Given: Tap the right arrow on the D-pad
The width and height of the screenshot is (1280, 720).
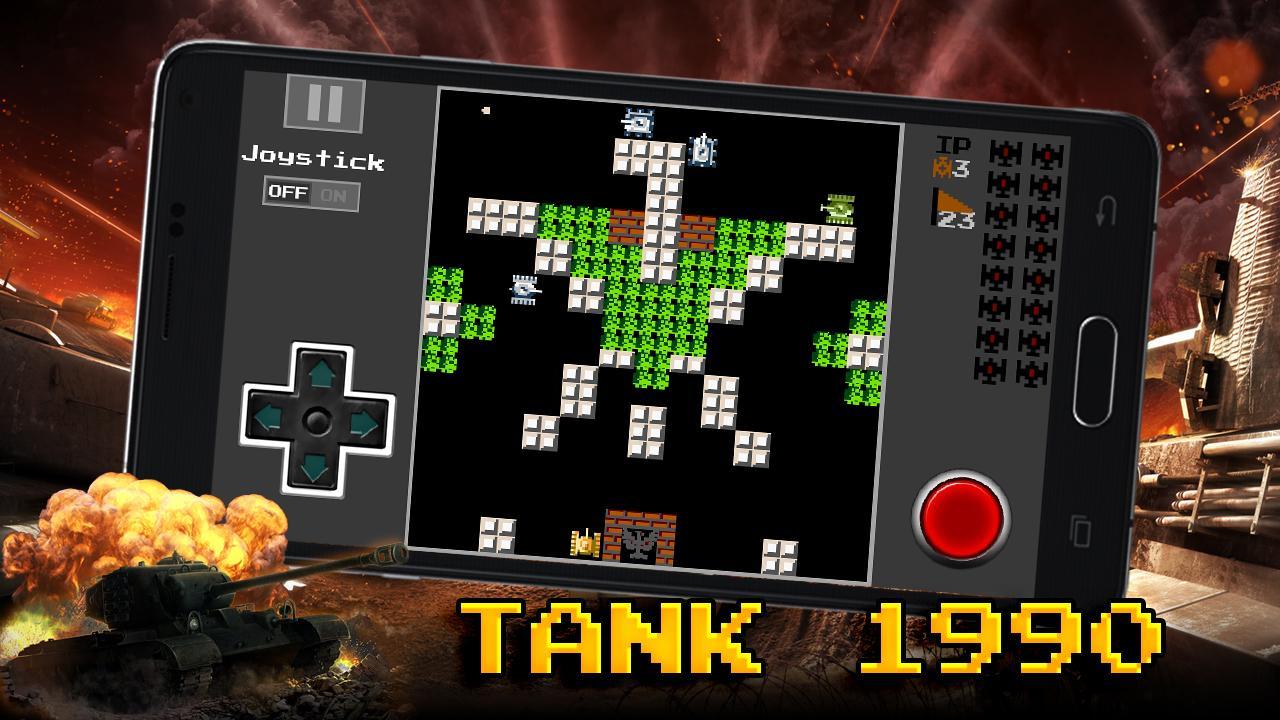Looking at the screenshot, I should pyautogui.click(x=363, y=420).
